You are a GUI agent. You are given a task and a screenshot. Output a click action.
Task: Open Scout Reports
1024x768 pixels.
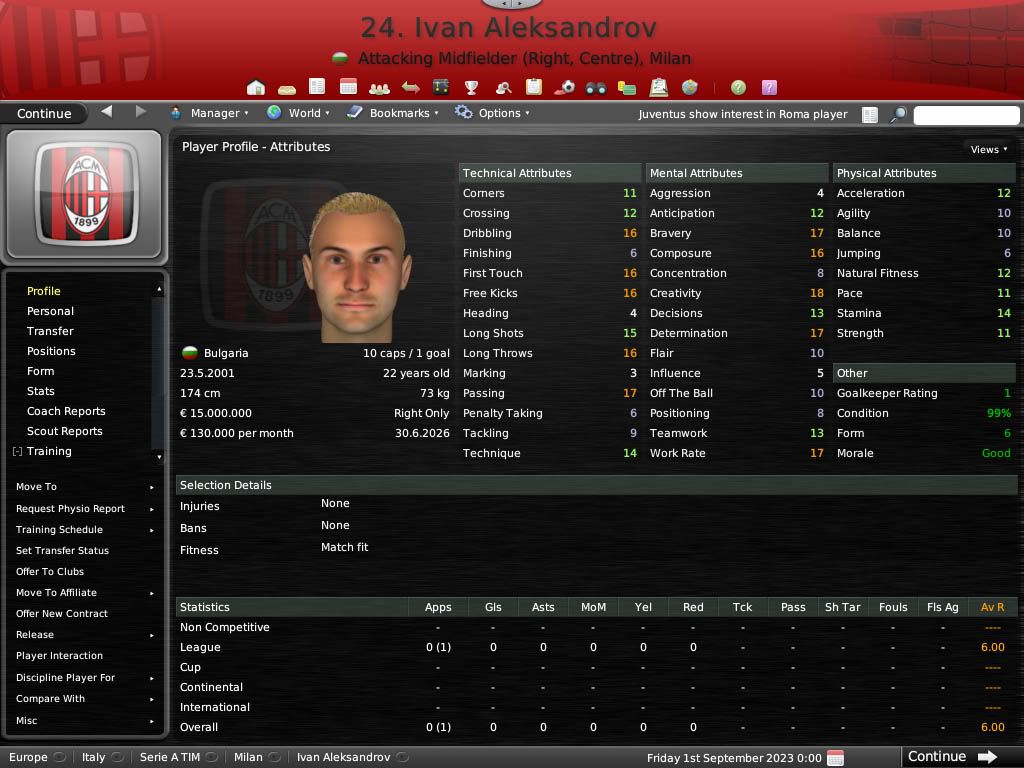point(64,431)
